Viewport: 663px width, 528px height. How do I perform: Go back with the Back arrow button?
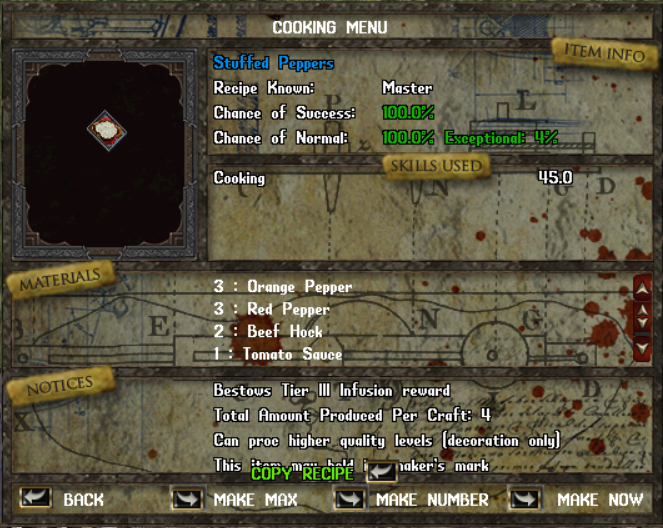pos(36,498)
